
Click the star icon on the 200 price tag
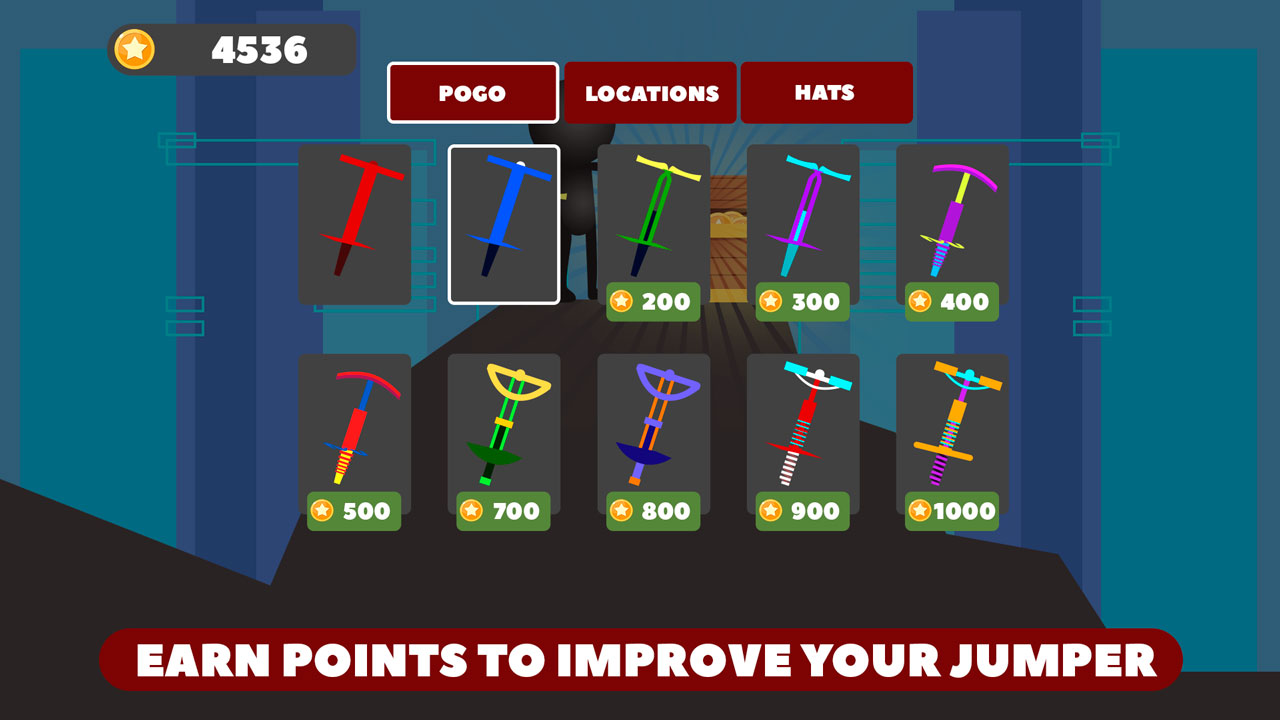[x=621, y=302]
